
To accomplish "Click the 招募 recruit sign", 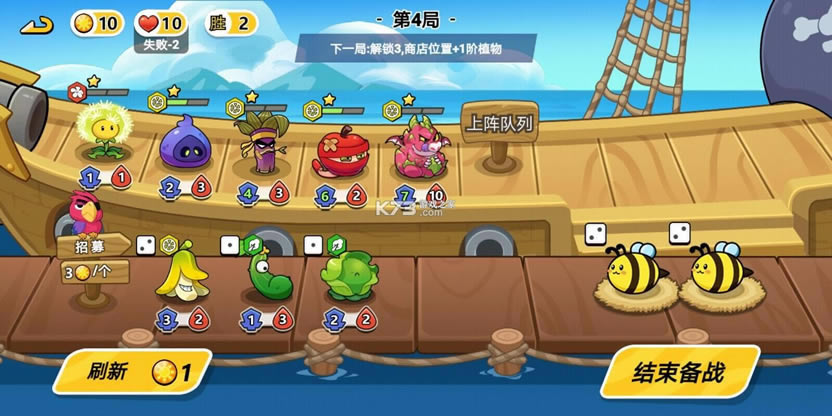I will 96,245.
